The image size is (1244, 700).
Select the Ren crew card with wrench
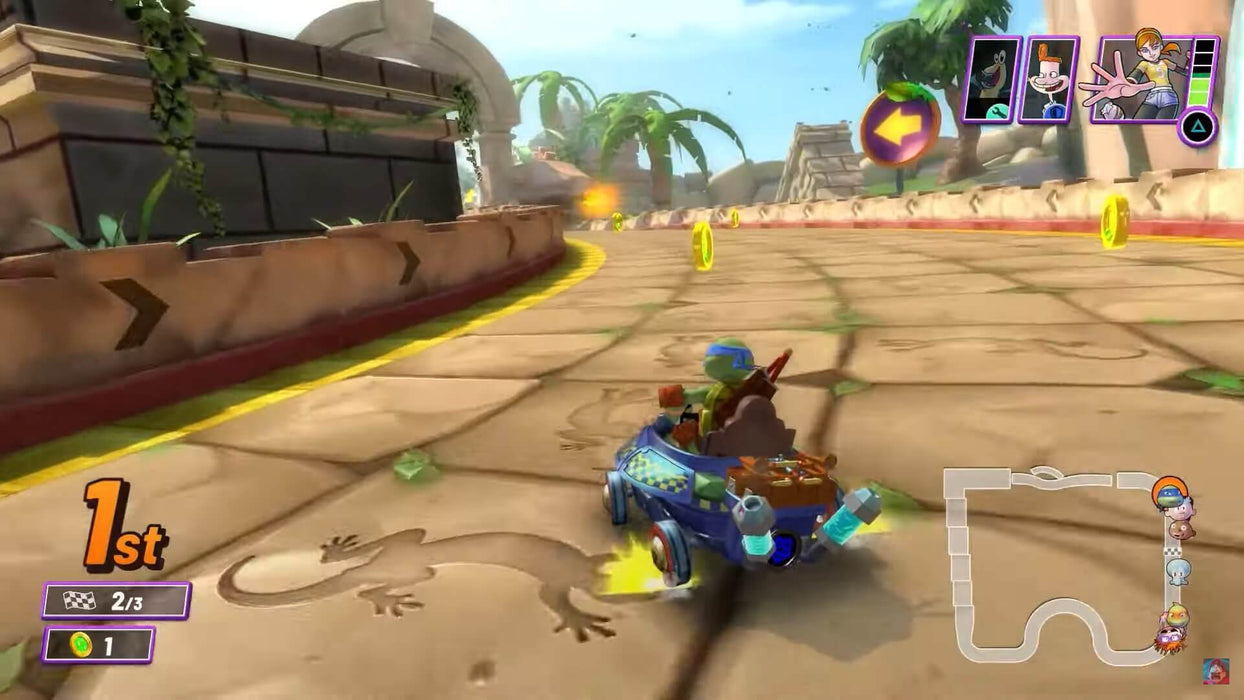pyautogui.click(x=991, y=79)
